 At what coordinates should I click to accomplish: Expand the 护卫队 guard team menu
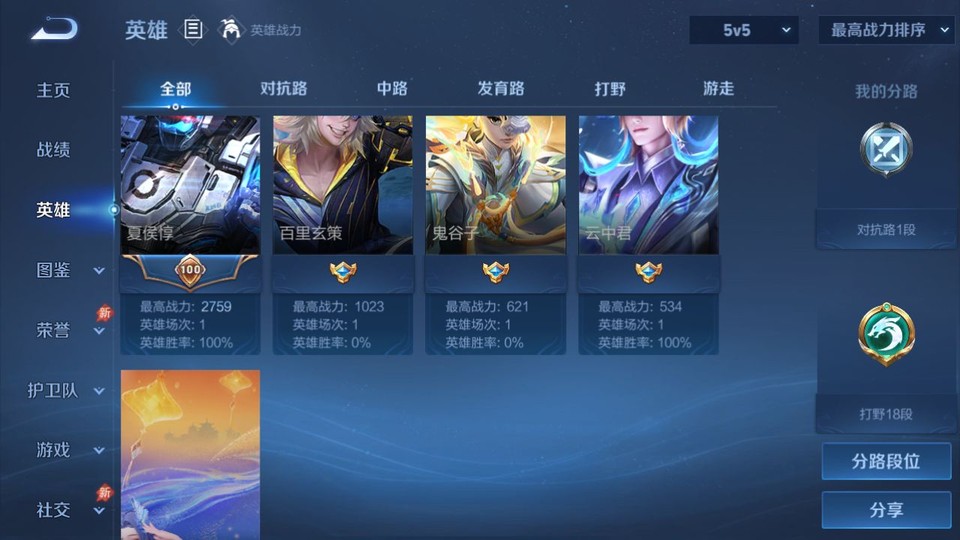66,390
